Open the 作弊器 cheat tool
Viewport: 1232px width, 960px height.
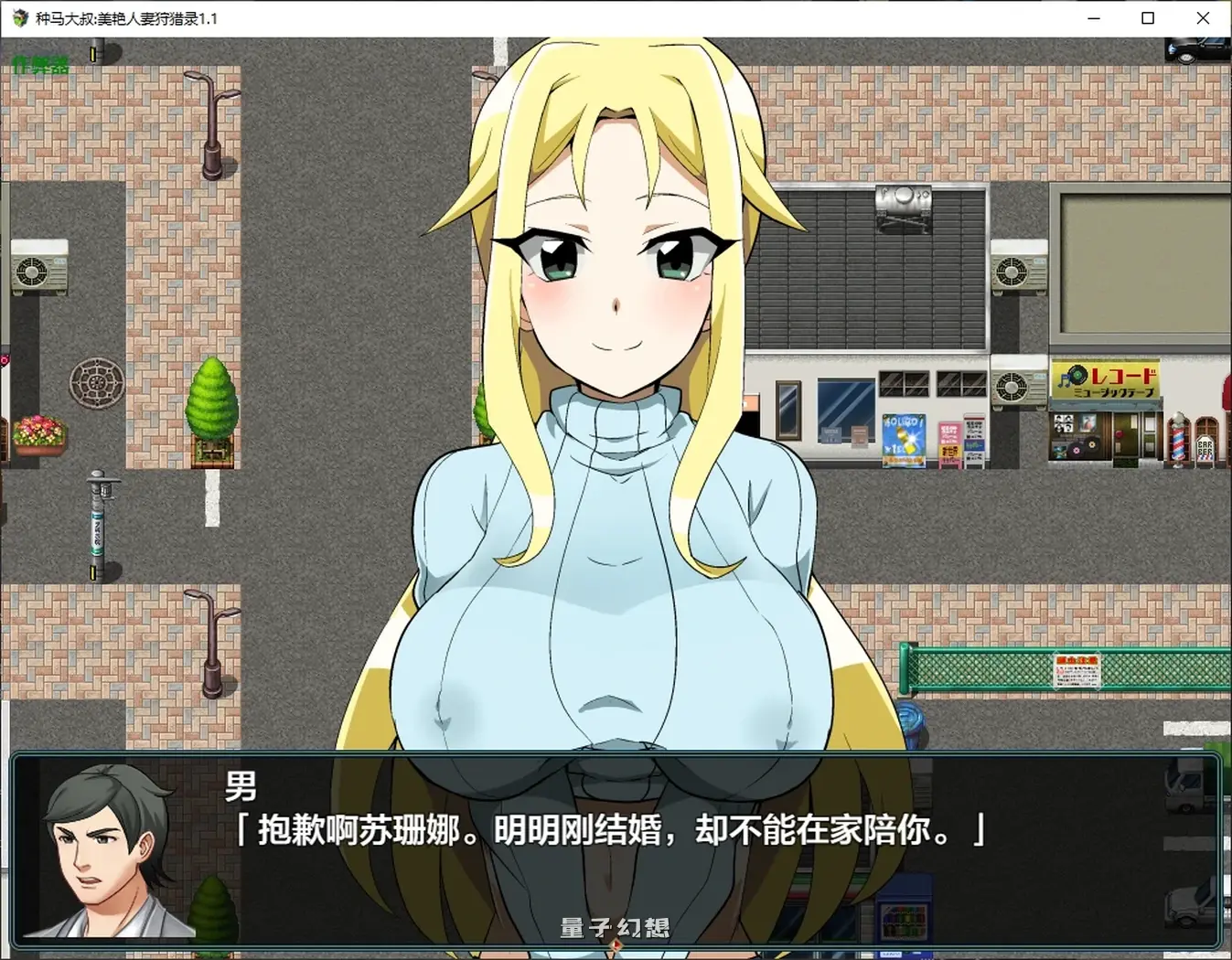[40, 65]
